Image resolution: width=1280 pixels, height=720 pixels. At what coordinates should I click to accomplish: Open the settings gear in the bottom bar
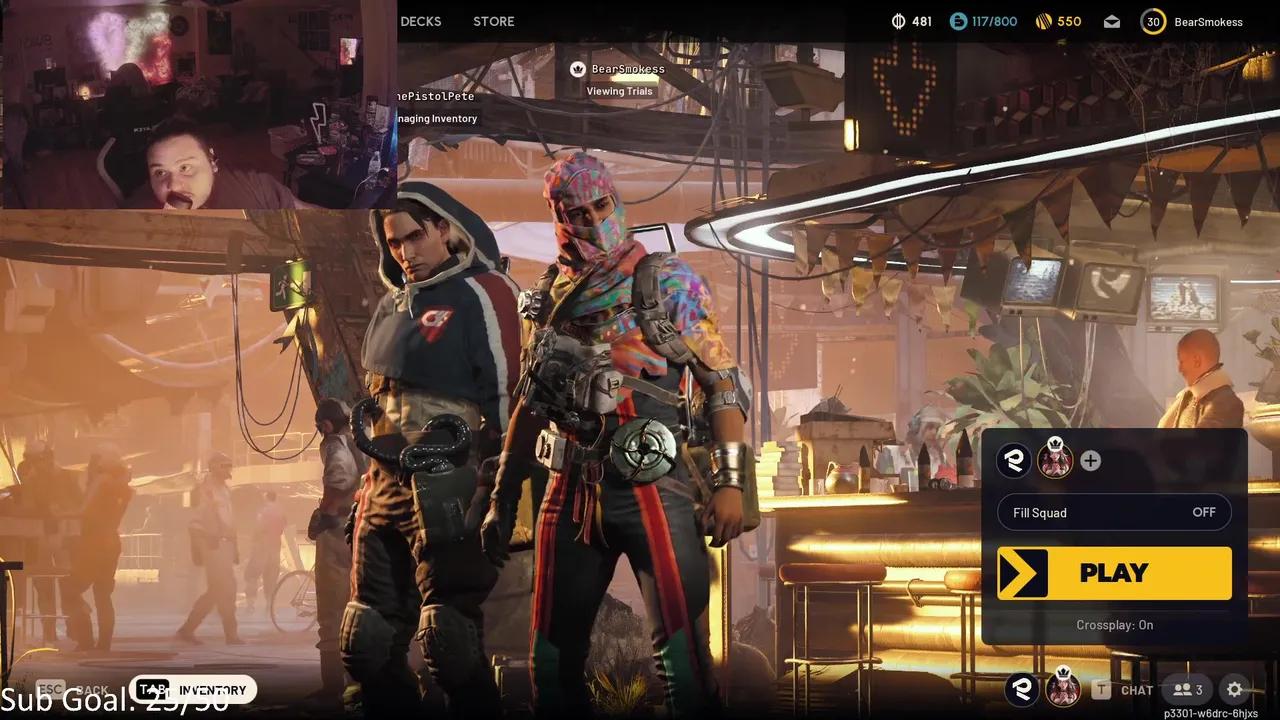click(1234, 690)
